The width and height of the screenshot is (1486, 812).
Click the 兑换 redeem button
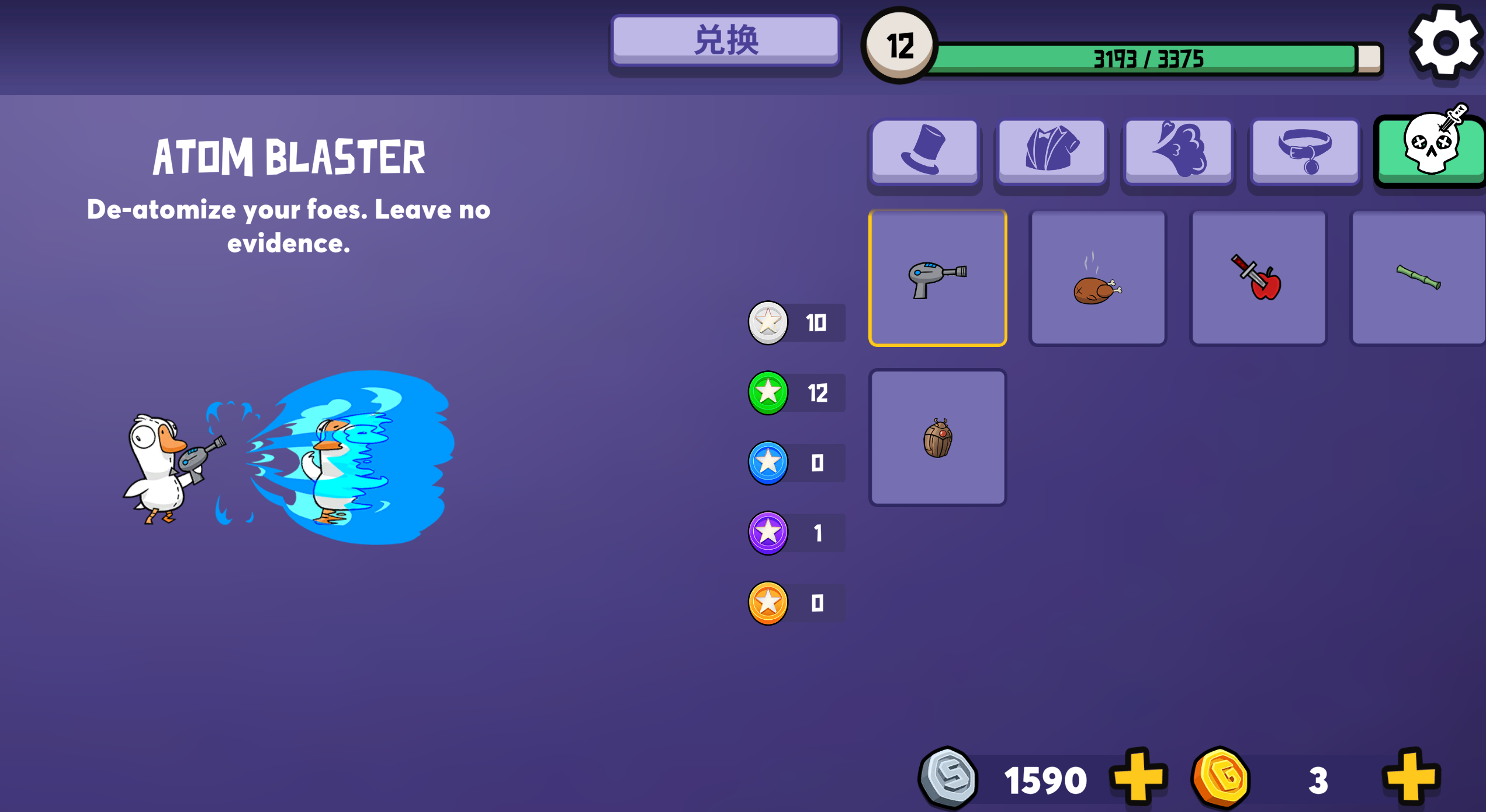(x=725, y=41)
